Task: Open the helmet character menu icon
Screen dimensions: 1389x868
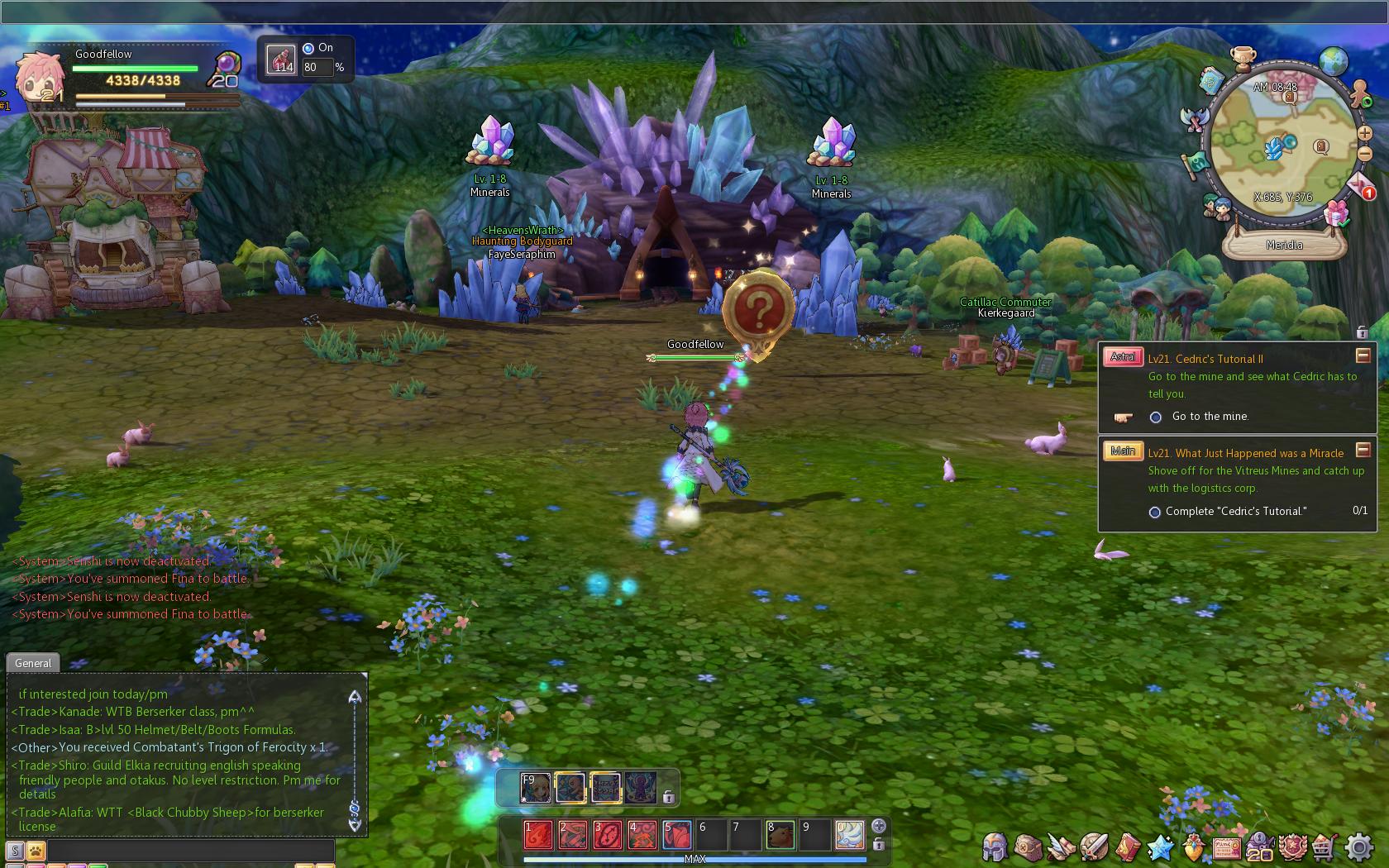Action: (x=995, y=847)
